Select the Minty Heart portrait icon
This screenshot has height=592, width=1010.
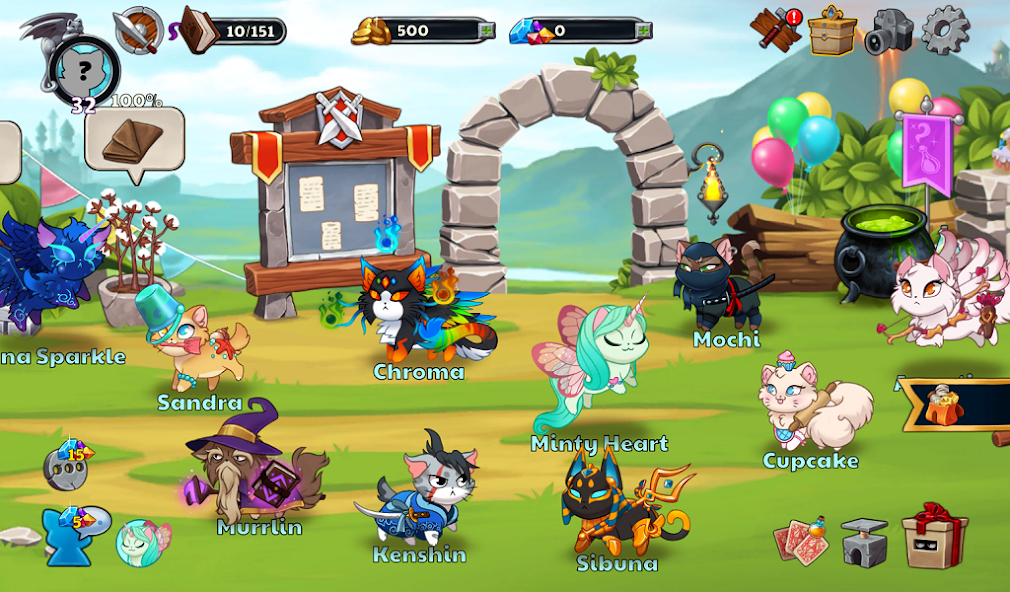click(141, 542)
